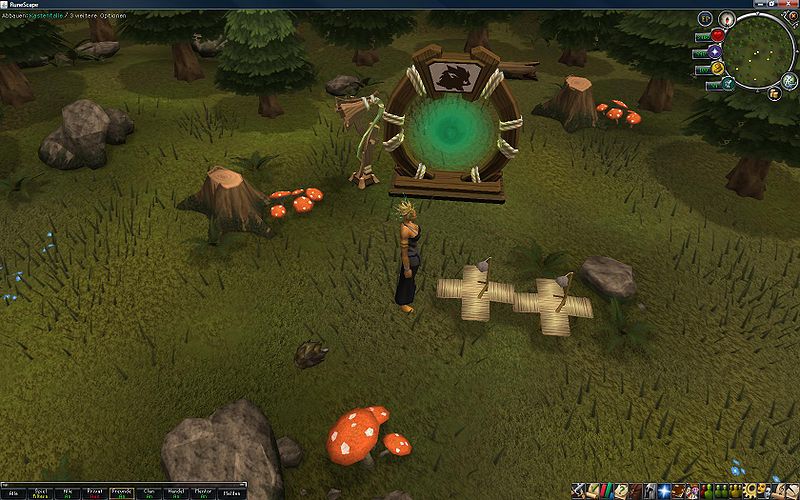Viewport: 800px width, 500px height.
Task: Click the red heart life points orb
Action: coord(717,35)
